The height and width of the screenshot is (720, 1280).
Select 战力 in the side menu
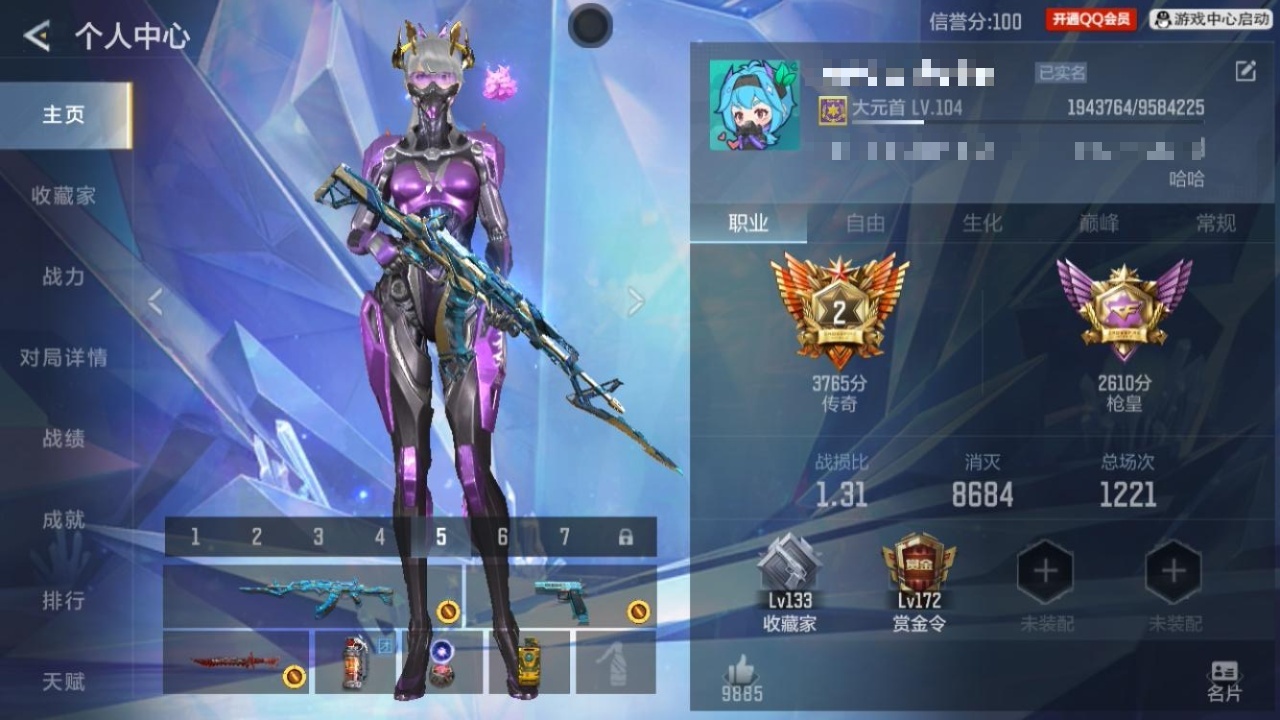point(64,277)
